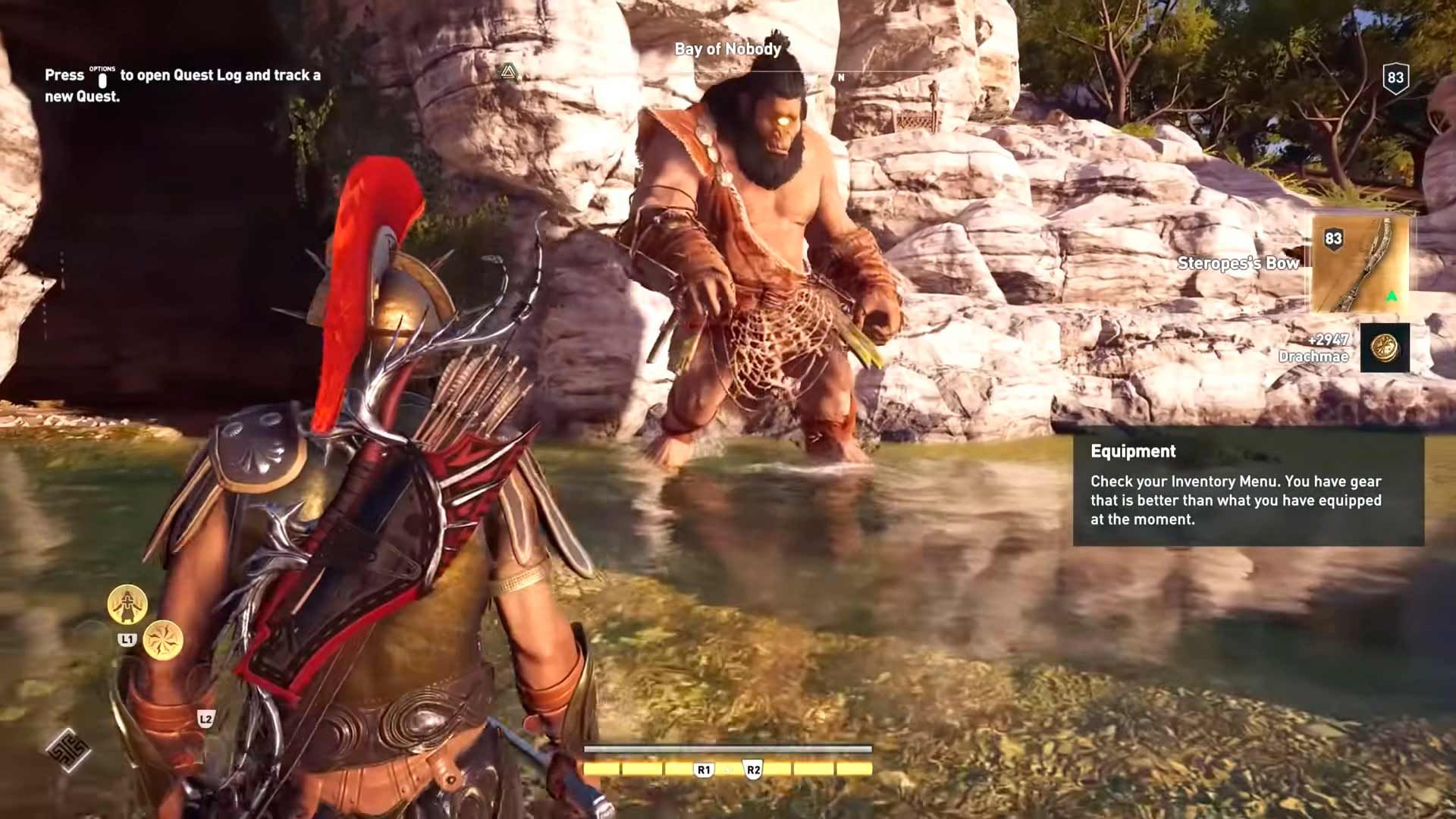Viewport: 1456px width, 819px height.
Task: Click the +2947 Drachmae reward text
Action: [x=1323, y=349]
